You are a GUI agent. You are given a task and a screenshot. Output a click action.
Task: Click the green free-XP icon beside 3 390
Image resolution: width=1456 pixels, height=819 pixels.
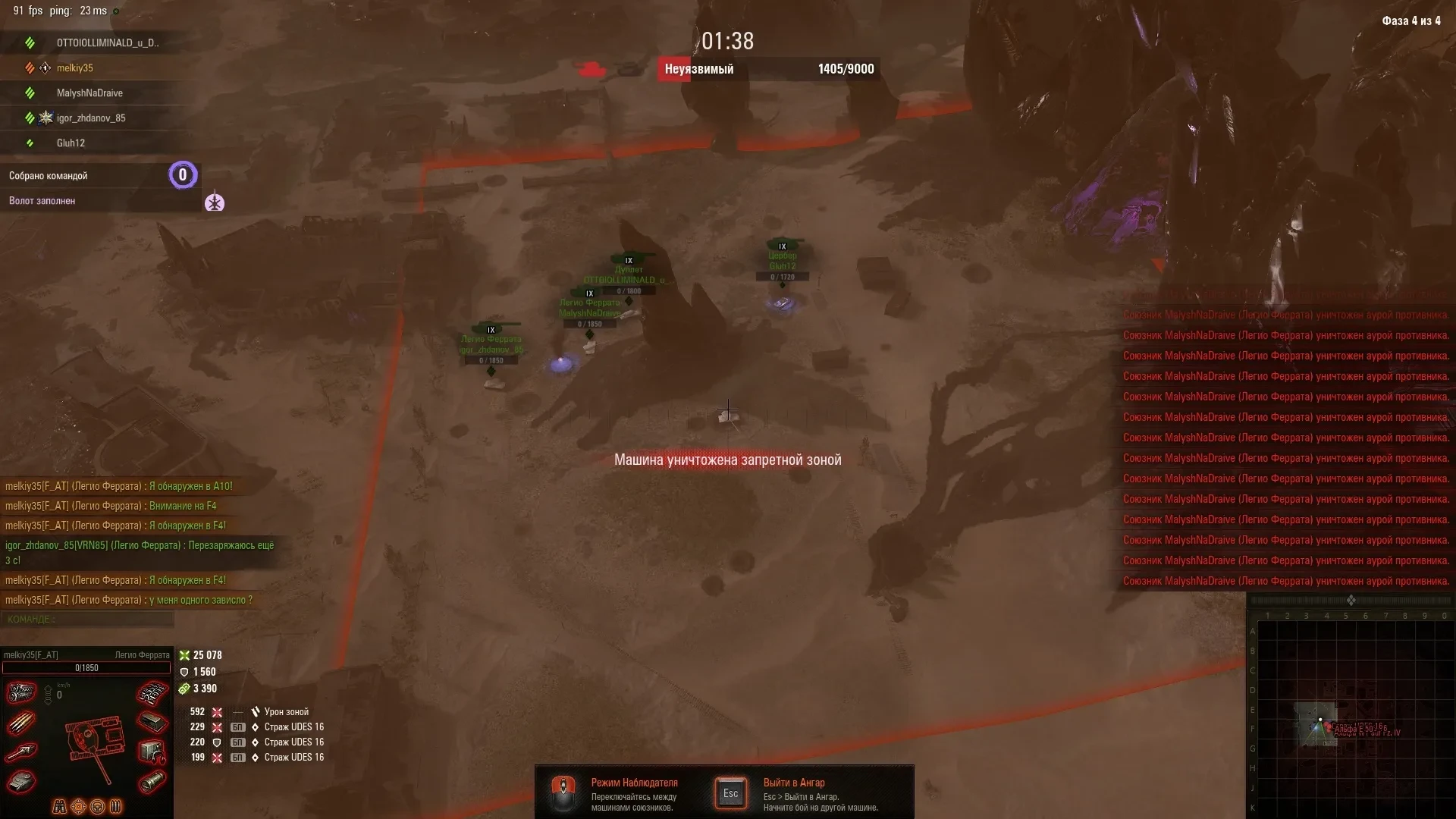(x=184, y=689)
